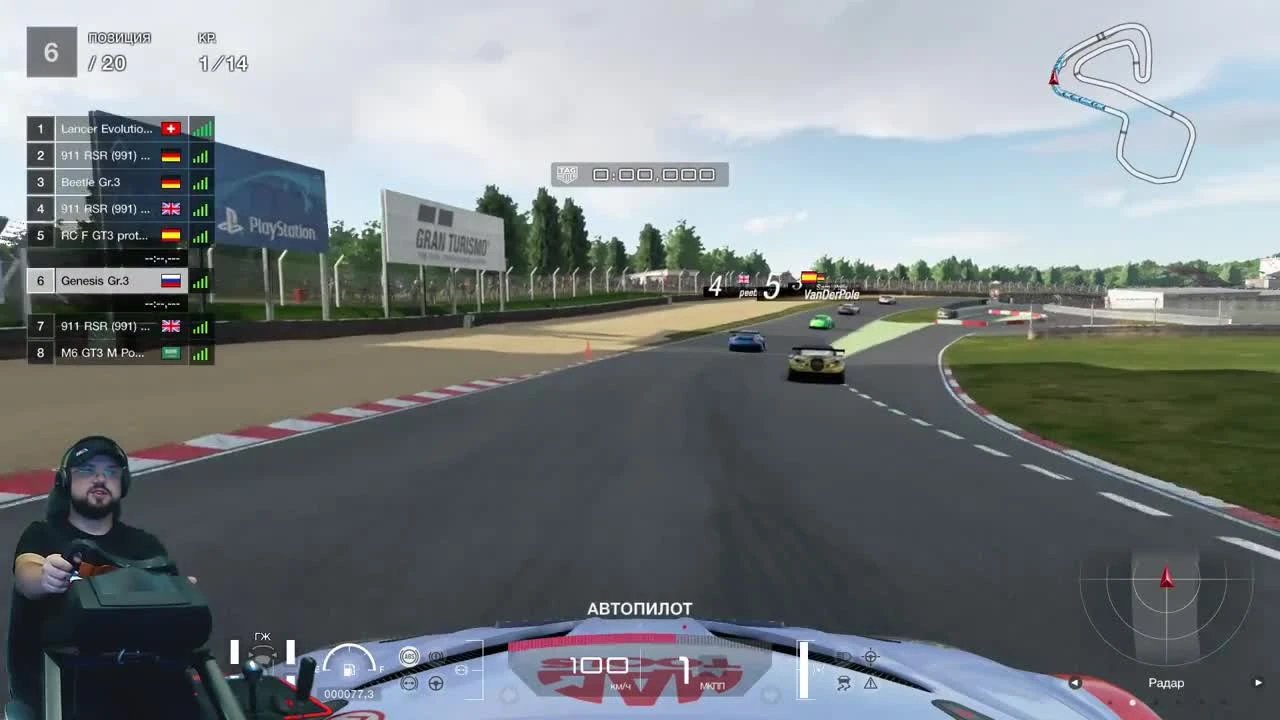Expand the M6 GT3 standings row
This screenshot has height=720, width=1280.
click(103, 352)
